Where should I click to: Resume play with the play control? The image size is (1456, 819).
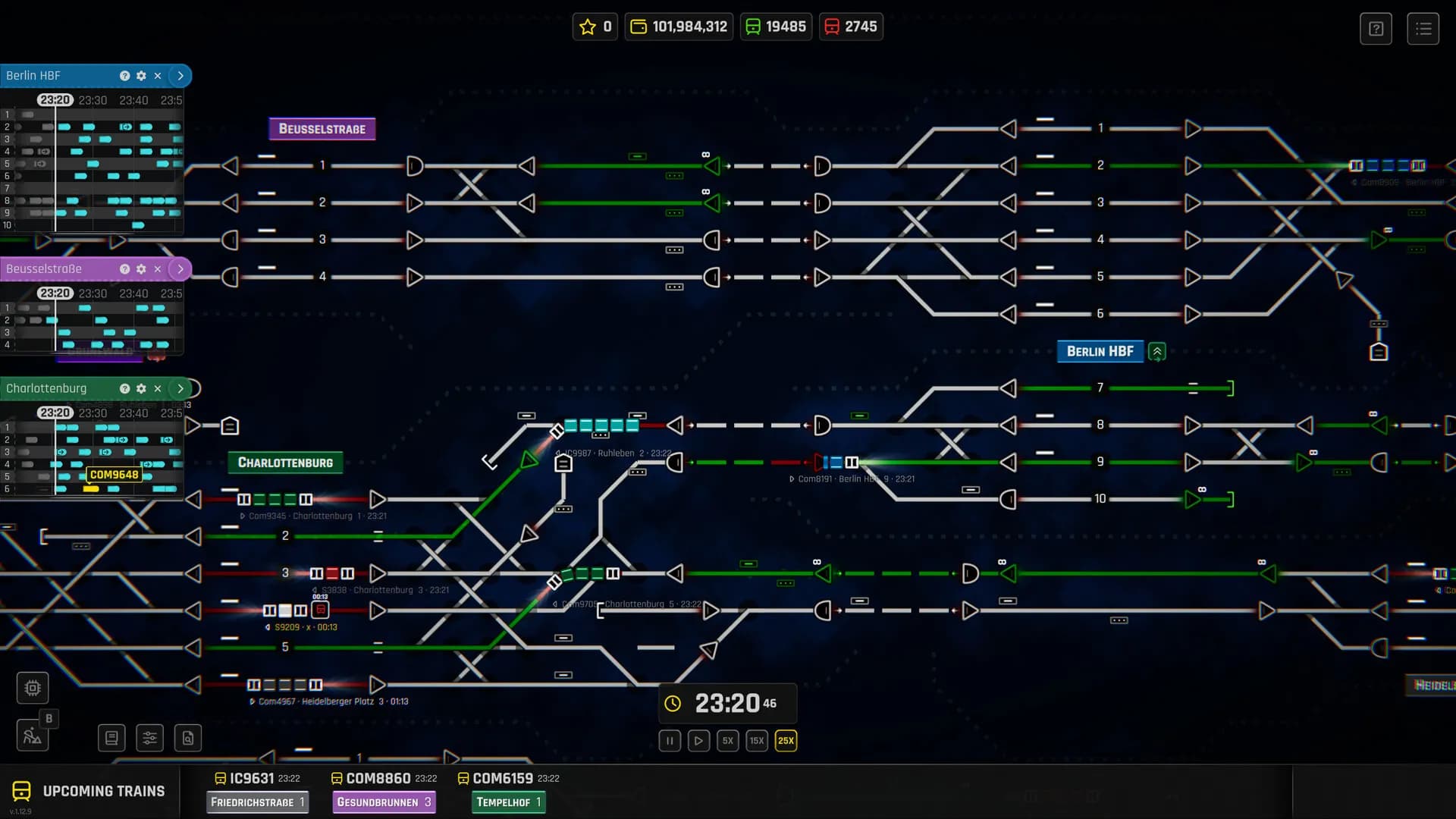click(698, 741)
